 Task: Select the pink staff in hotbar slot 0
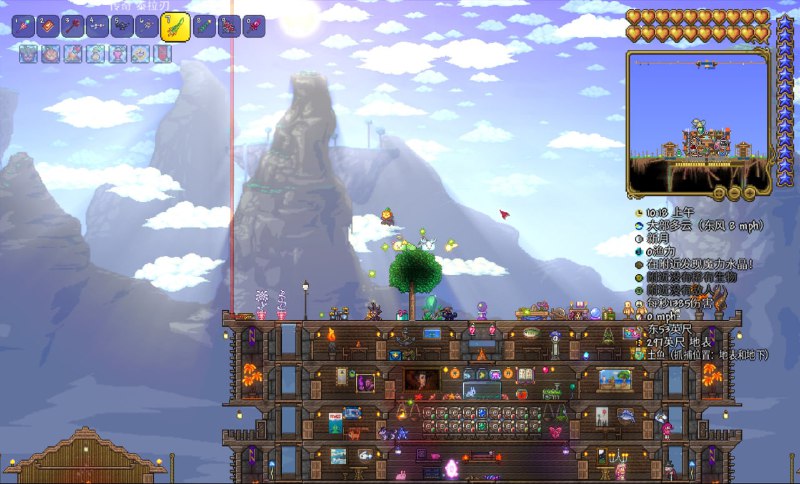254,26
